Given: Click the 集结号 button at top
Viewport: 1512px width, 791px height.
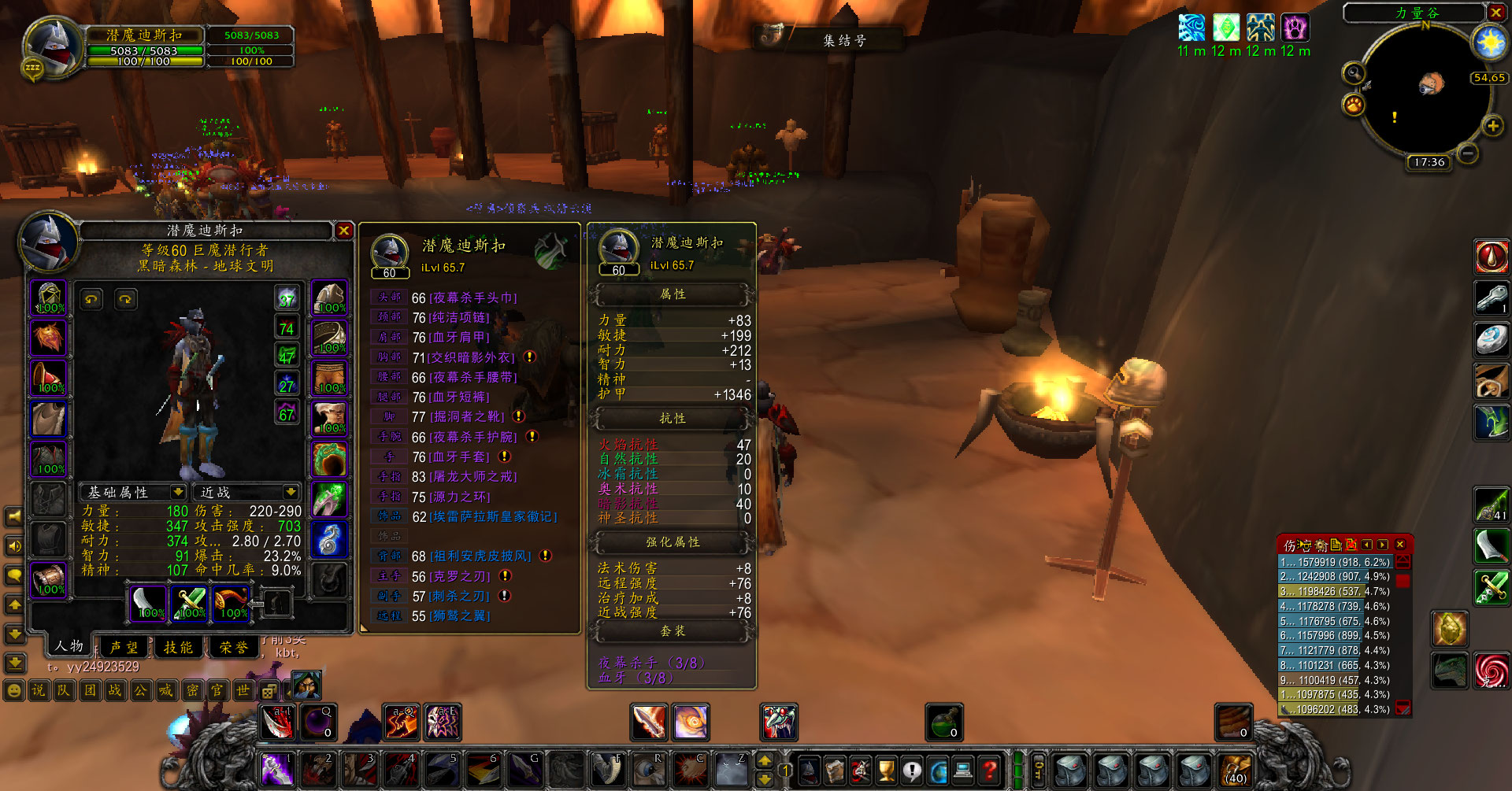Looking at the screenshot, I should tap(843, 40).
